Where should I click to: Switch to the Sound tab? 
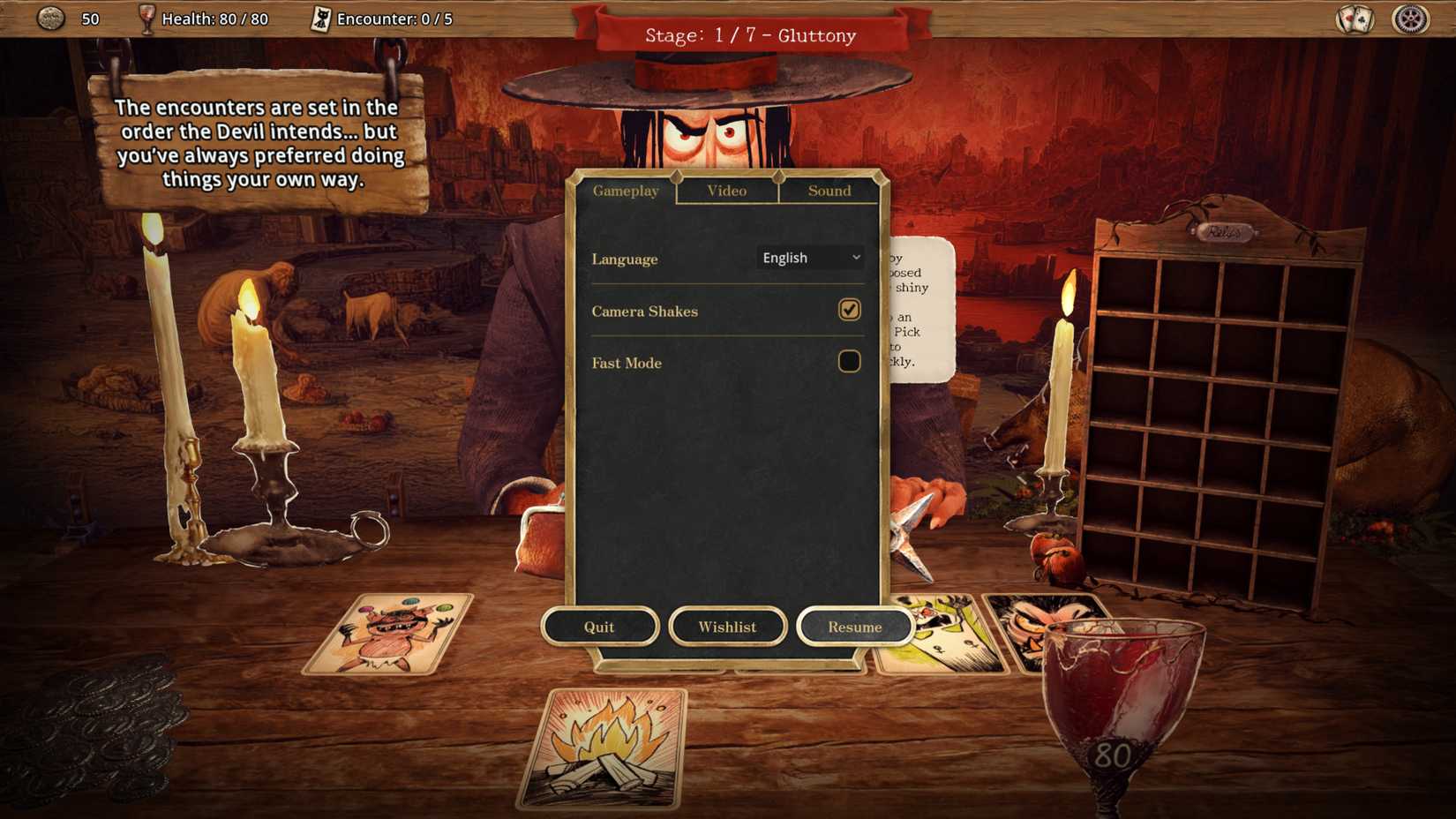click(829, 191)
